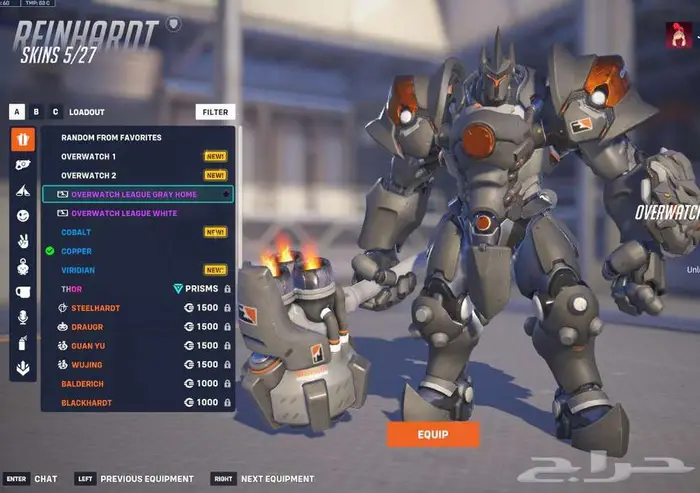Switch to loadout A

coord(17,112)
